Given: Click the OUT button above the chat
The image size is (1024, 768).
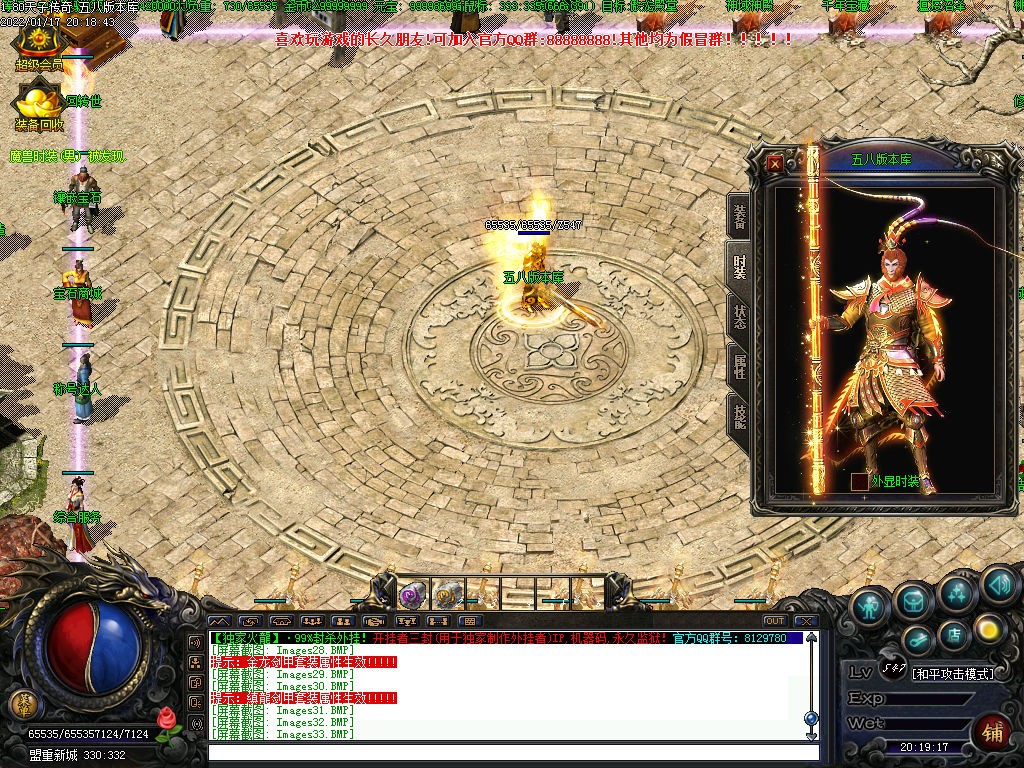Looking at the screenshot, I should click(x=774, y=621).
